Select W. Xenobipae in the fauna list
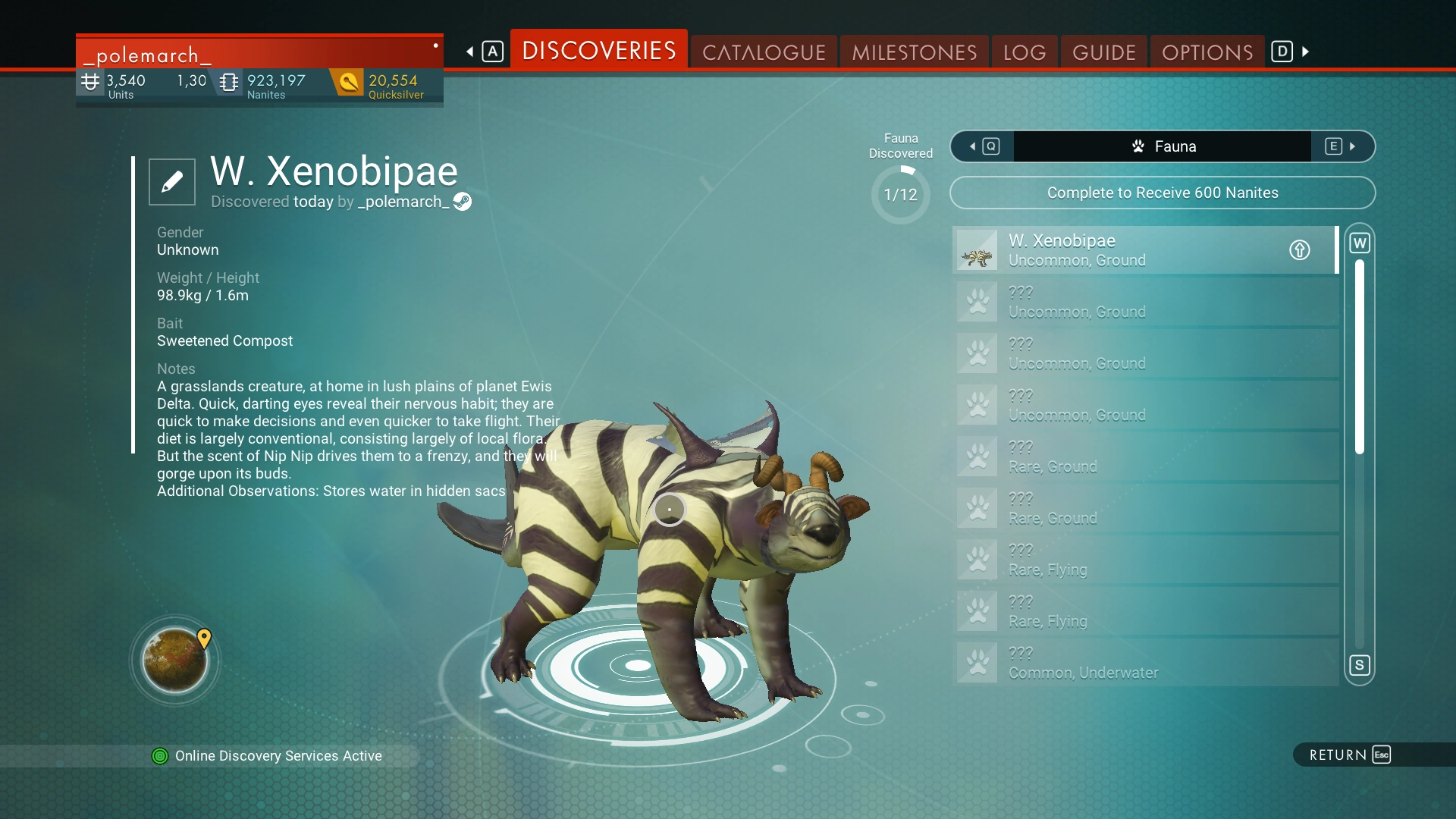Screen dimensions: 1456x819 click(x=1122, y=250)
